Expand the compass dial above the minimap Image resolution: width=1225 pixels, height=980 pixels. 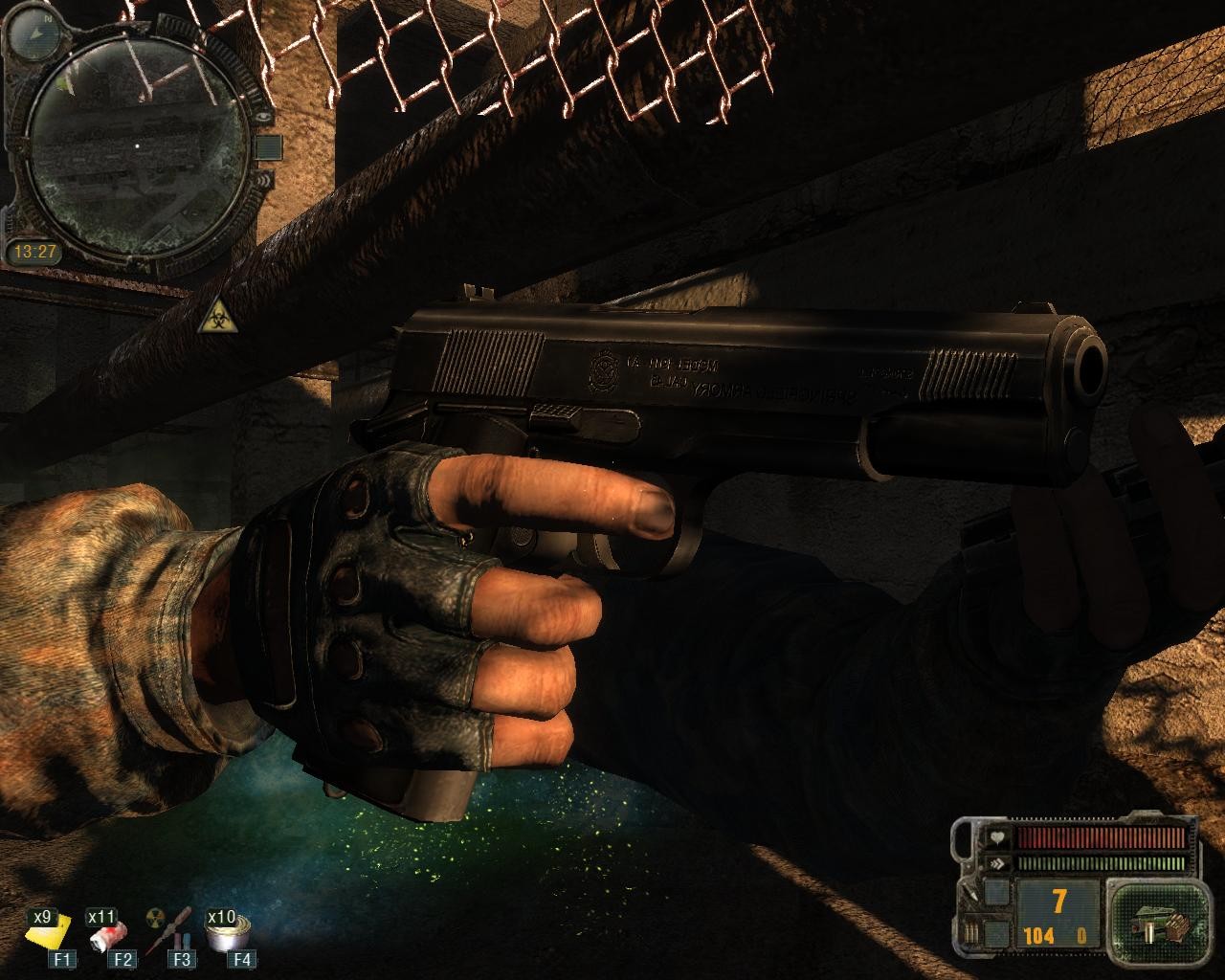pos(34,33)
